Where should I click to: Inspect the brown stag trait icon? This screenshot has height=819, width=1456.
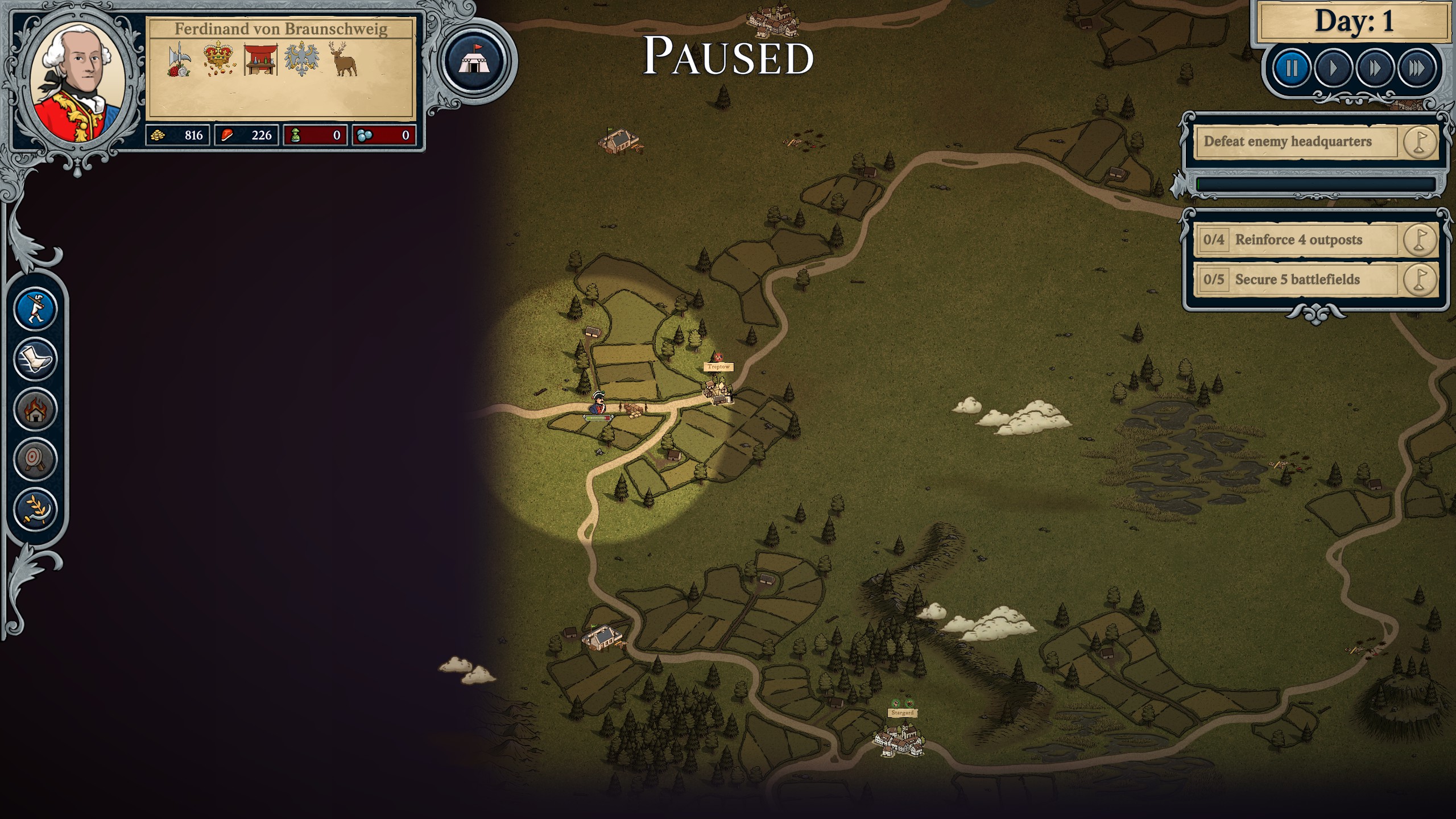click(344, 59)
